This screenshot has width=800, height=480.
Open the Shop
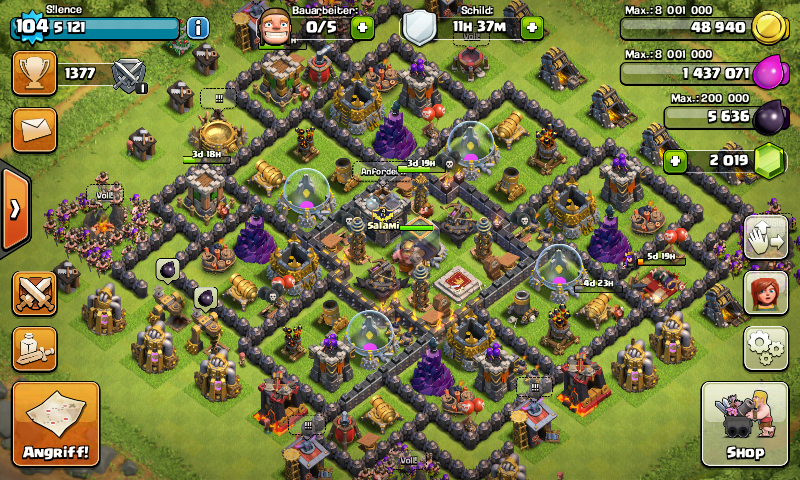pyautogui.click(x=745, y=425)
